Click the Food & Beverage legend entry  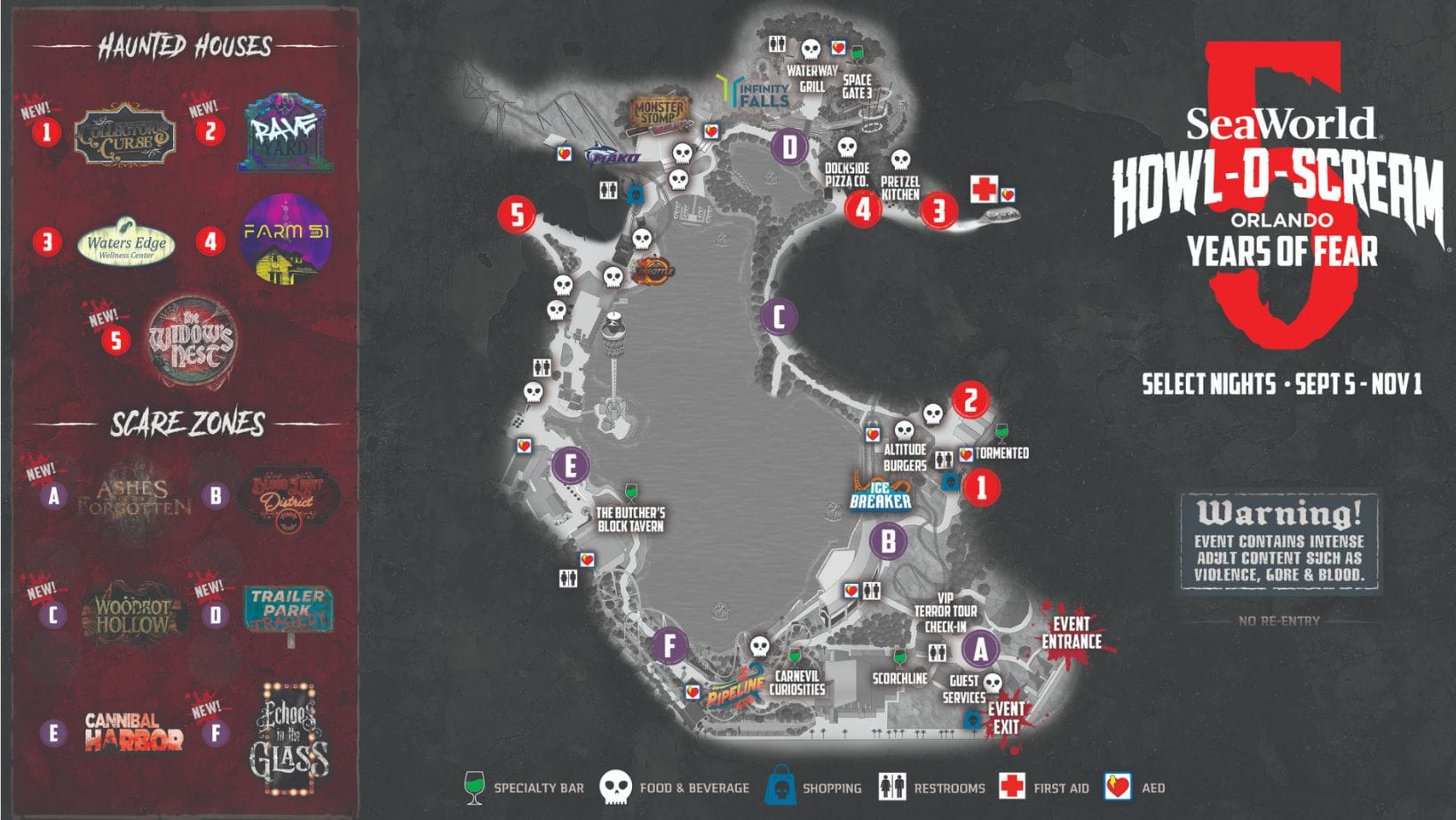[x=675, y=787]
